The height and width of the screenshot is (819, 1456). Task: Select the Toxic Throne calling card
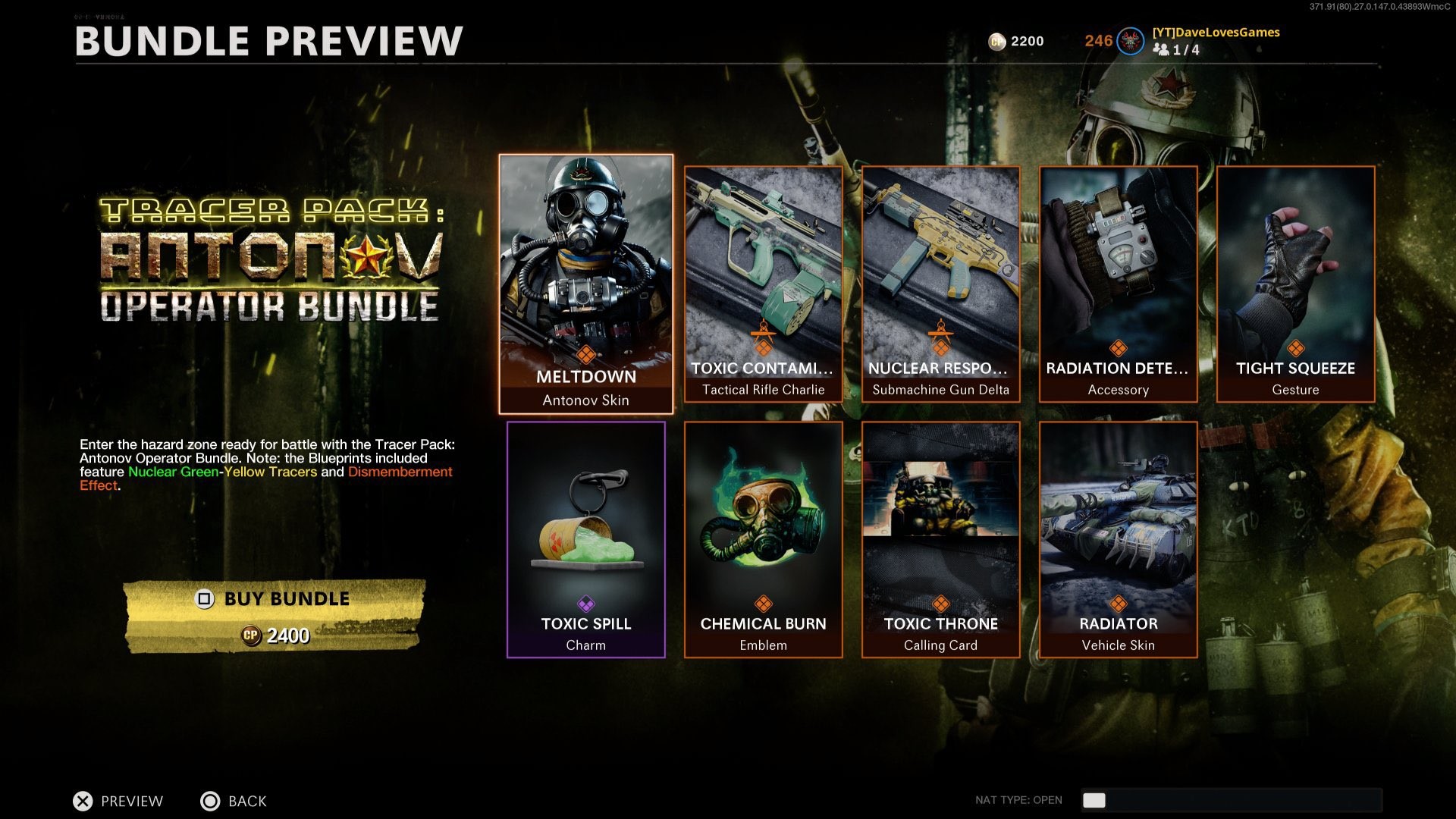pyautogui.click(x=940, y=535)
